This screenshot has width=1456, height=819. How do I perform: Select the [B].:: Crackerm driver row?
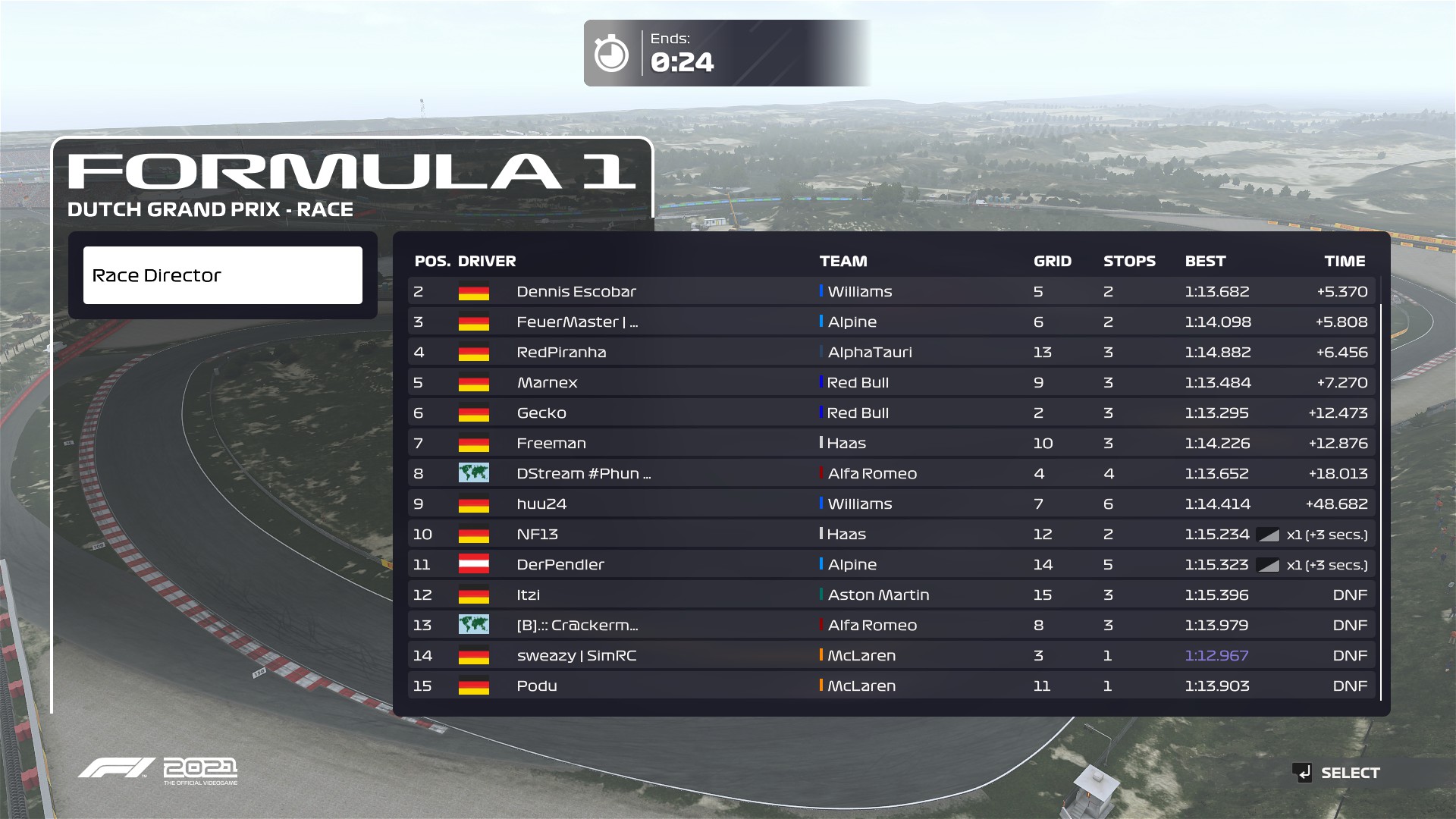click(891, 625)
